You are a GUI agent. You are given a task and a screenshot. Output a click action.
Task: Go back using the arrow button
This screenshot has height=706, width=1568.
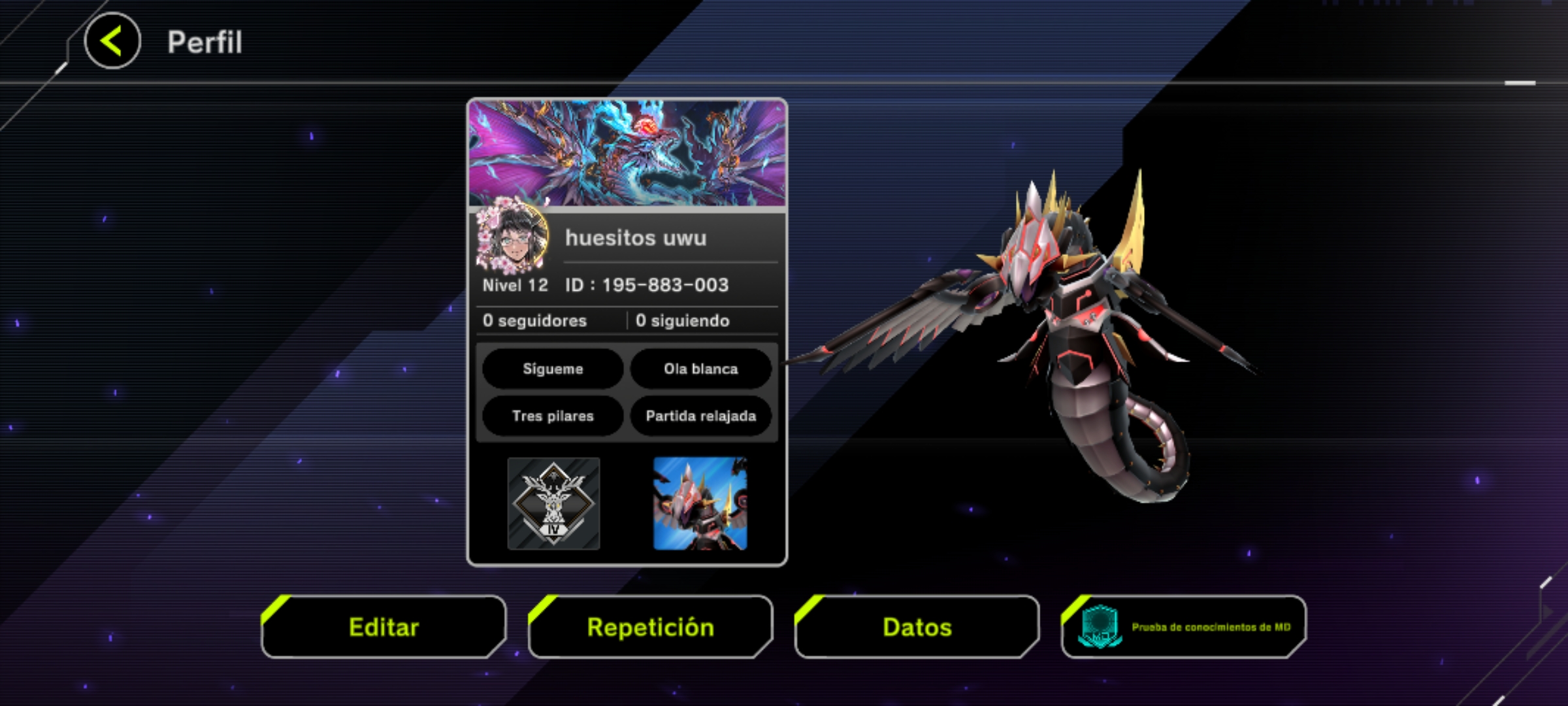tap(112, 41)
